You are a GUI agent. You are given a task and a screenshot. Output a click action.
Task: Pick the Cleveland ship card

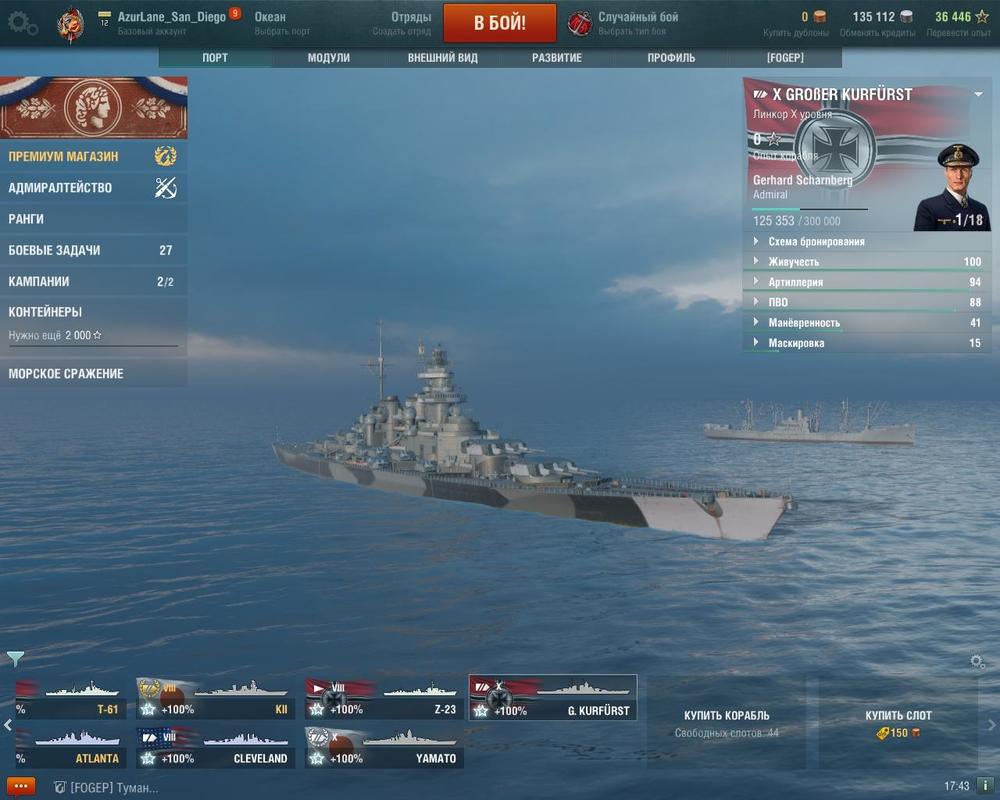(216, 748)
